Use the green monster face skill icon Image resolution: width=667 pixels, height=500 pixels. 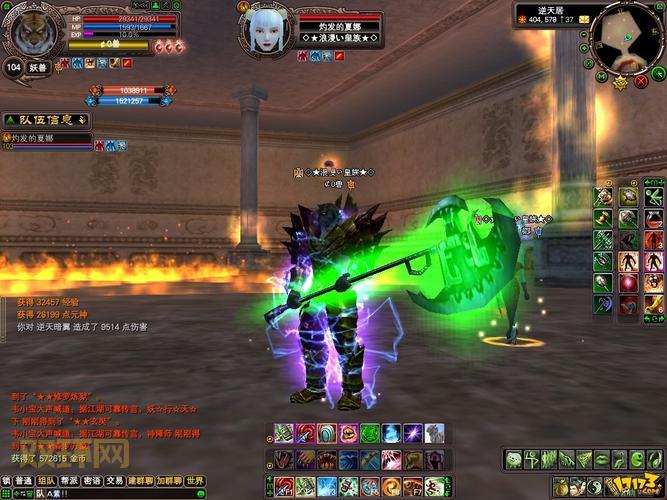(369, 434)
